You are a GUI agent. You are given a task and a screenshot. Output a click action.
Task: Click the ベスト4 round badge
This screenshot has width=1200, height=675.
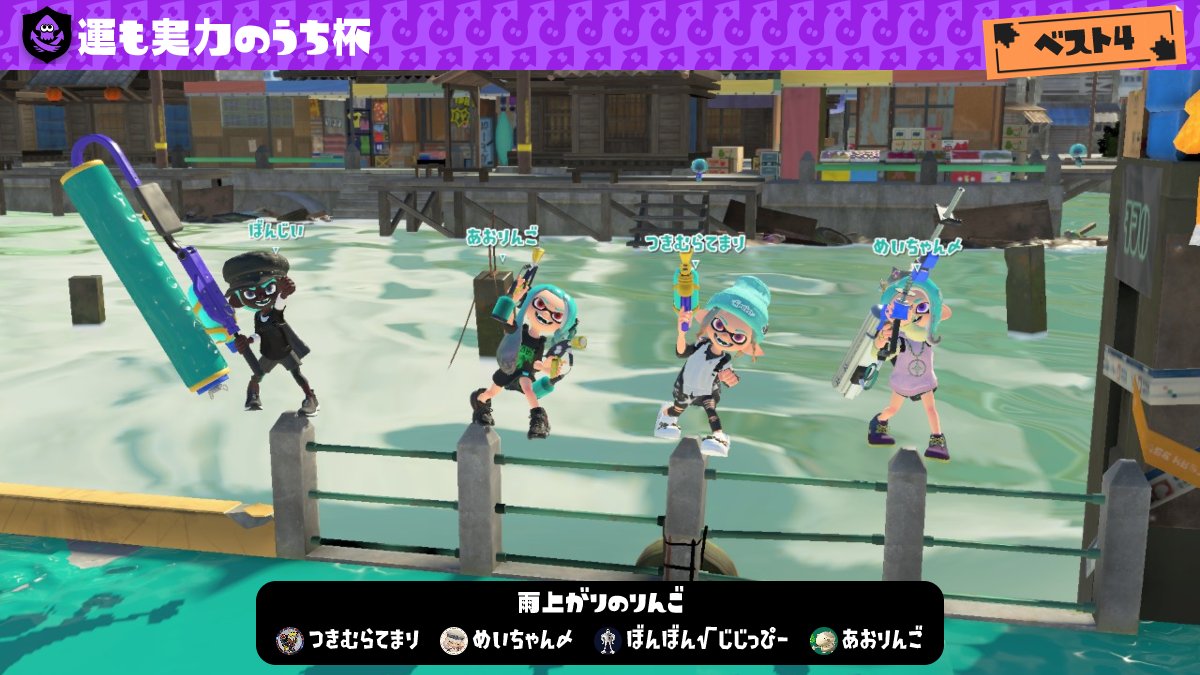tap(1085, 41)
